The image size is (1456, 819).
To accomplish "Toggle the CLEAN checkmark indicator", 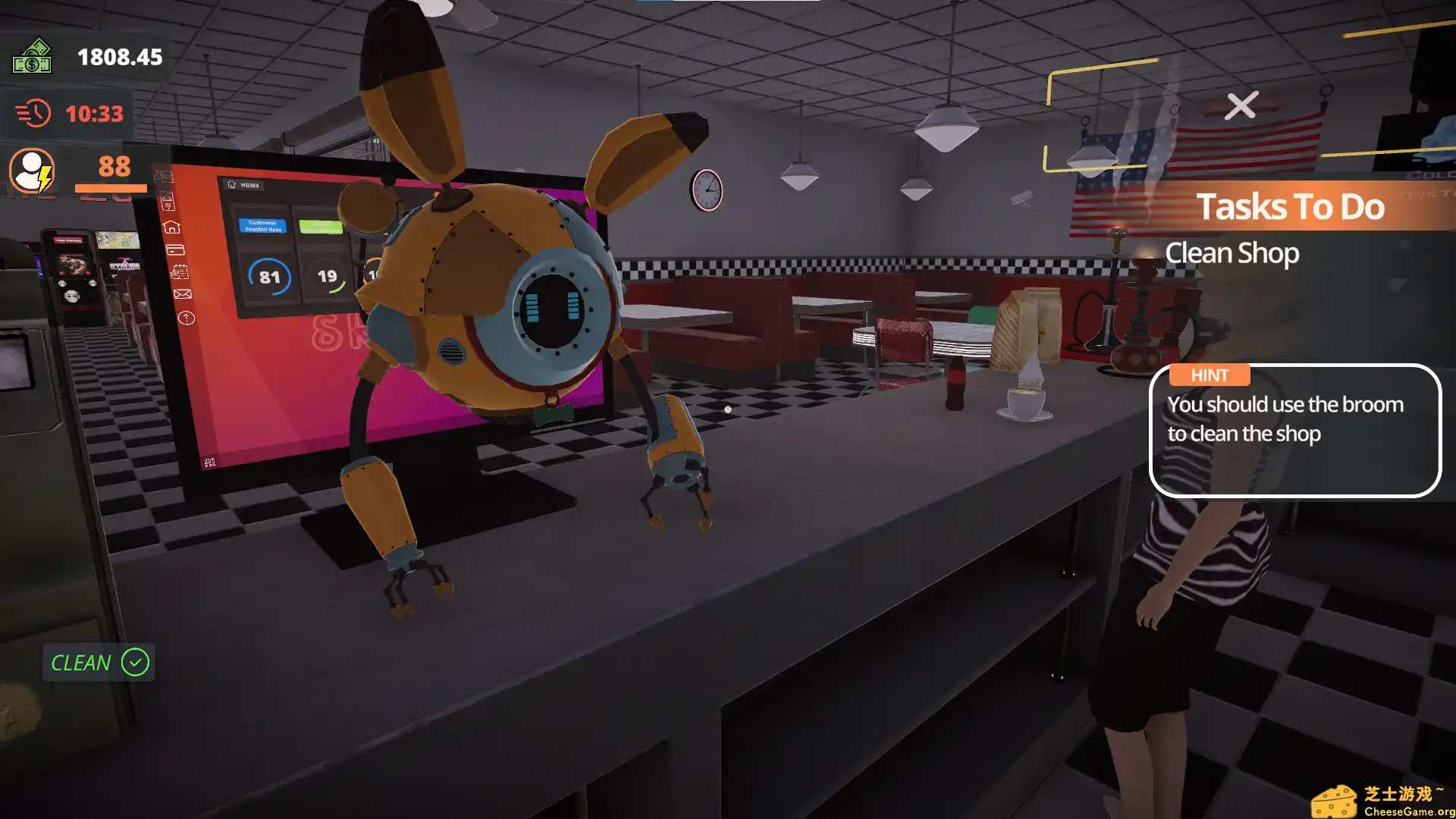I will (133, 663).
